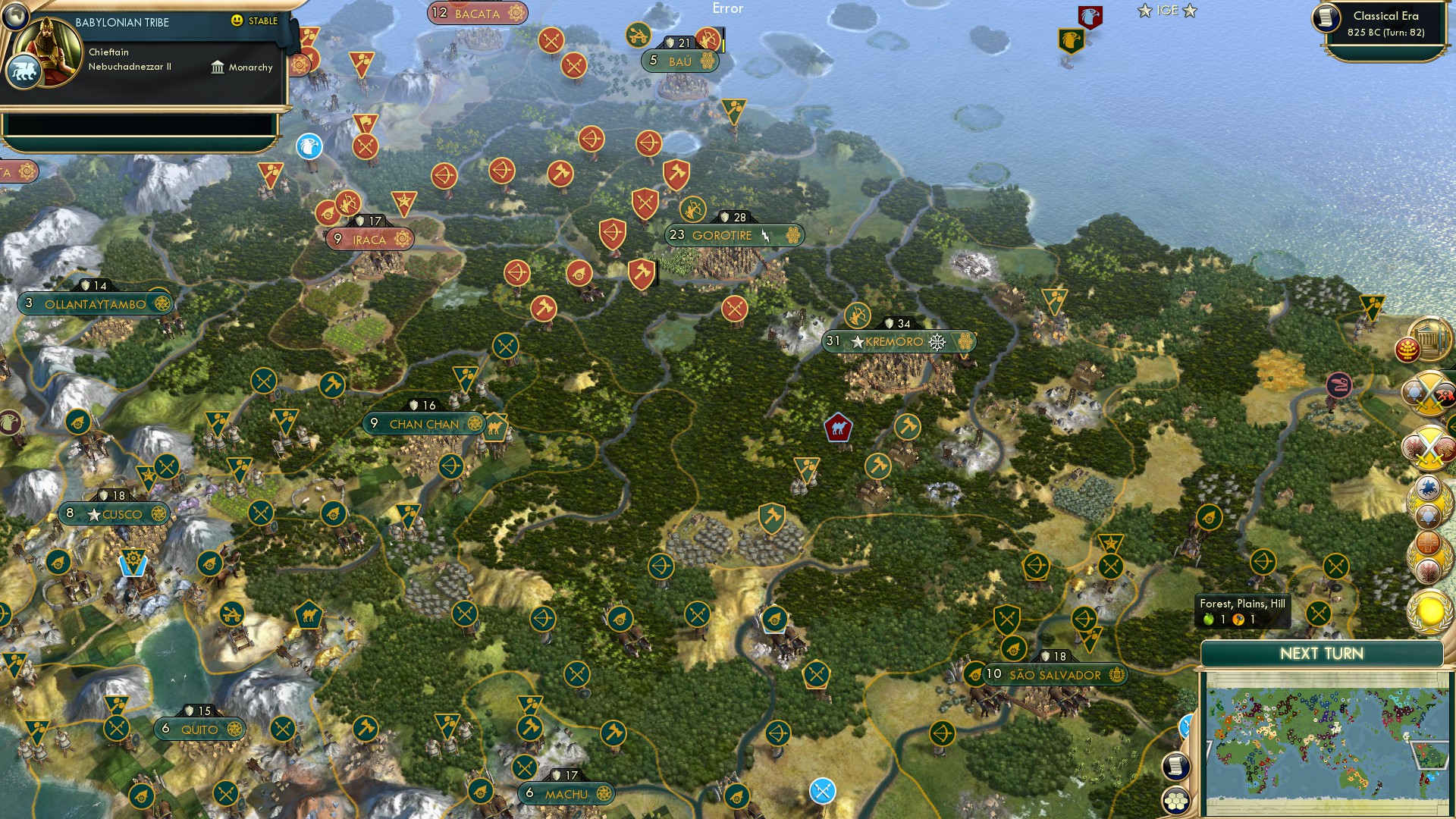Click the green eagle banner near the top
1456x819 pixels.
click(x=1071, y=38)
